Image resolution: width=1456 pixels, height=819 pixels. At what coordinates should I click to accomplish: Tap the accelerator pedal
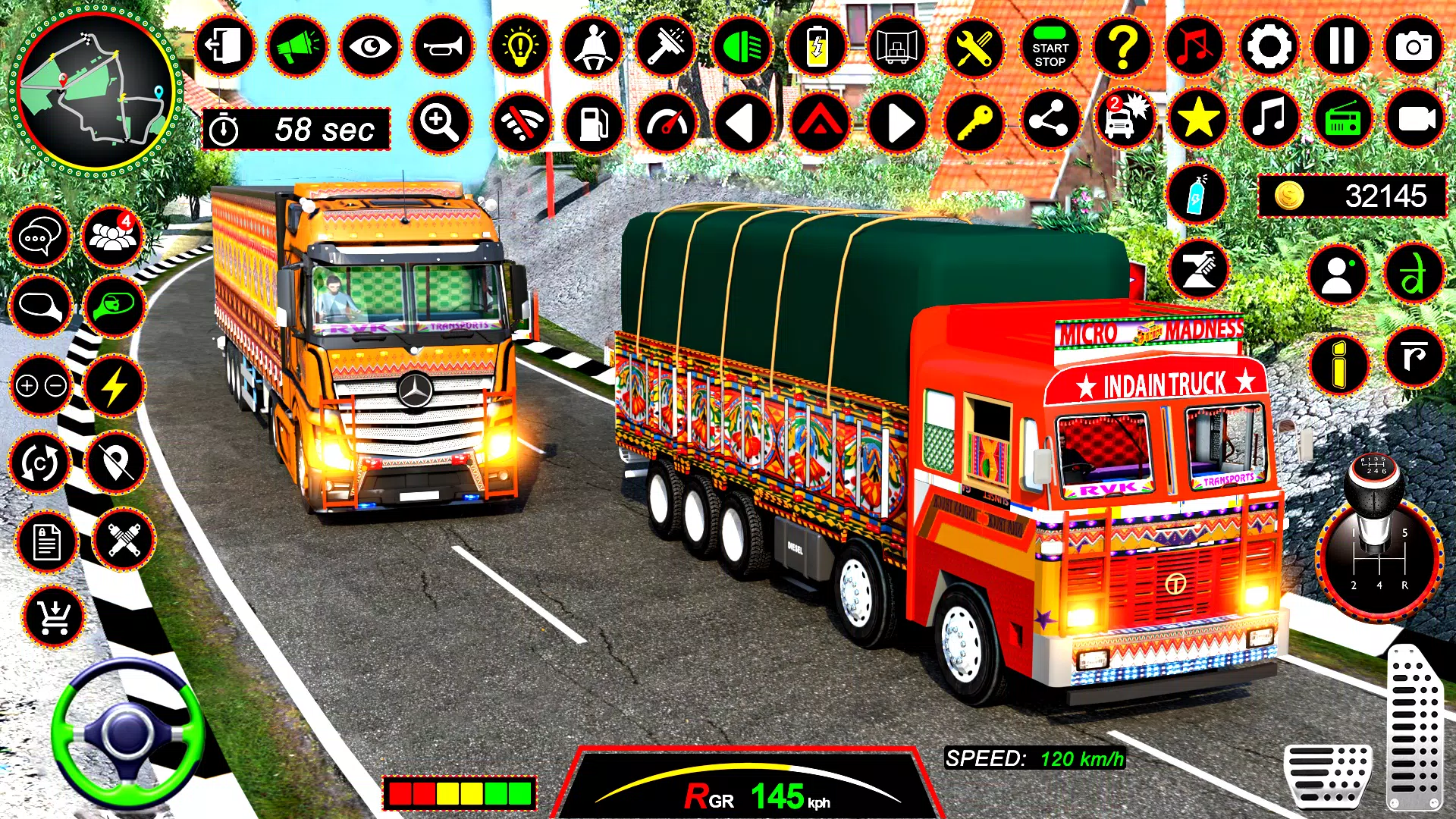pyautogui.click(x=1414, y=728)
